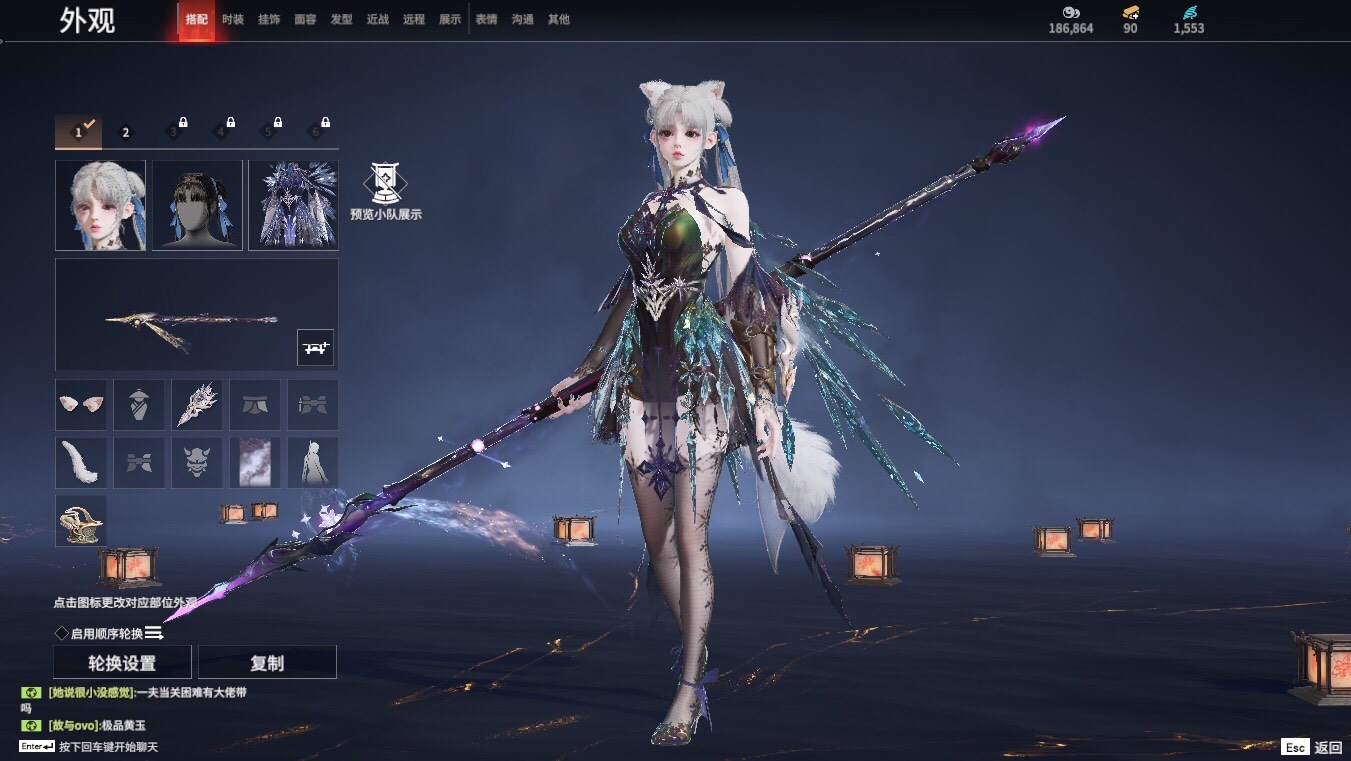
Task: Select the 面容 tab
Action: tap(305, 19)
